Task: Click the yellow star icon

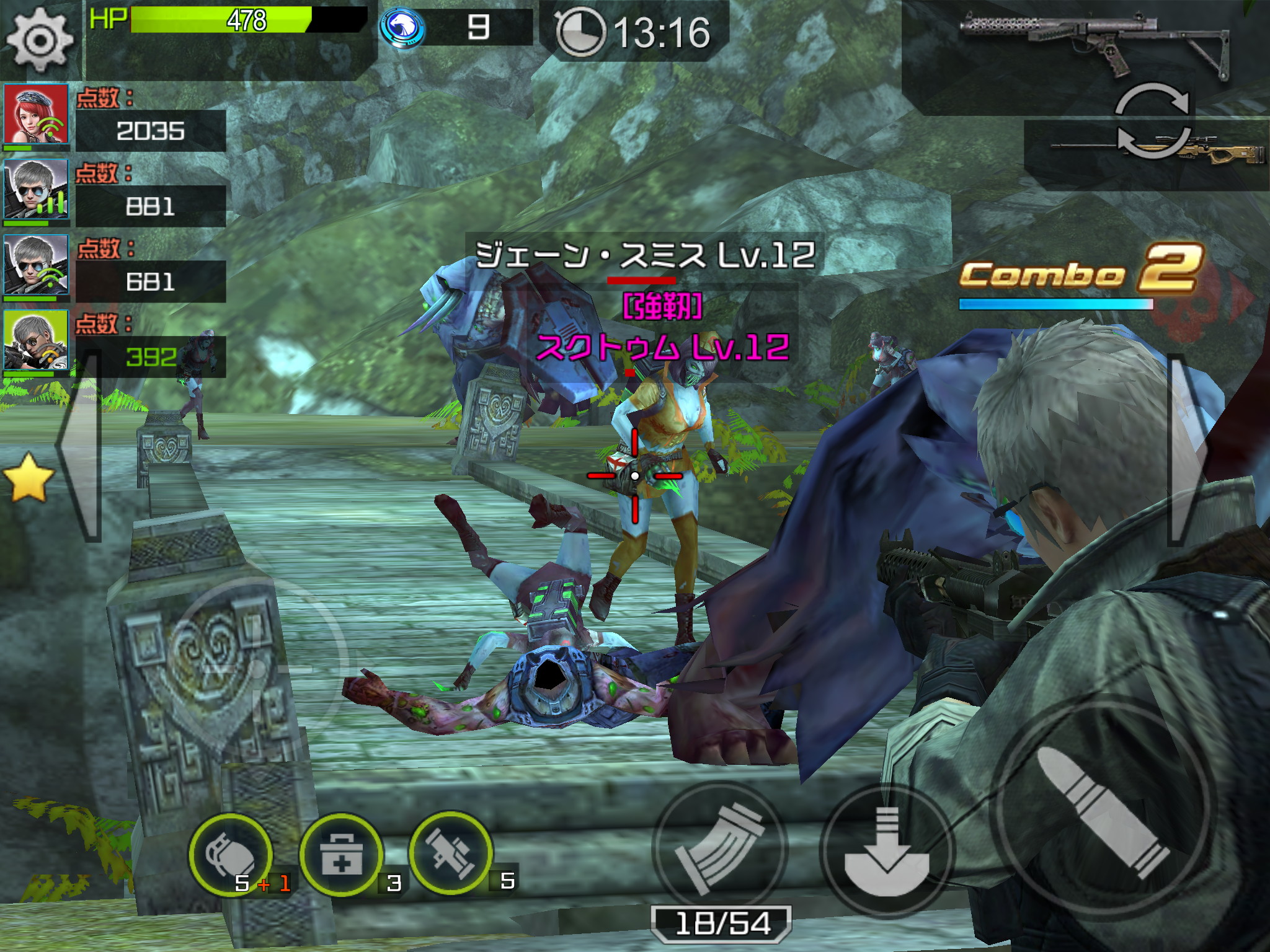Action: 28,476
